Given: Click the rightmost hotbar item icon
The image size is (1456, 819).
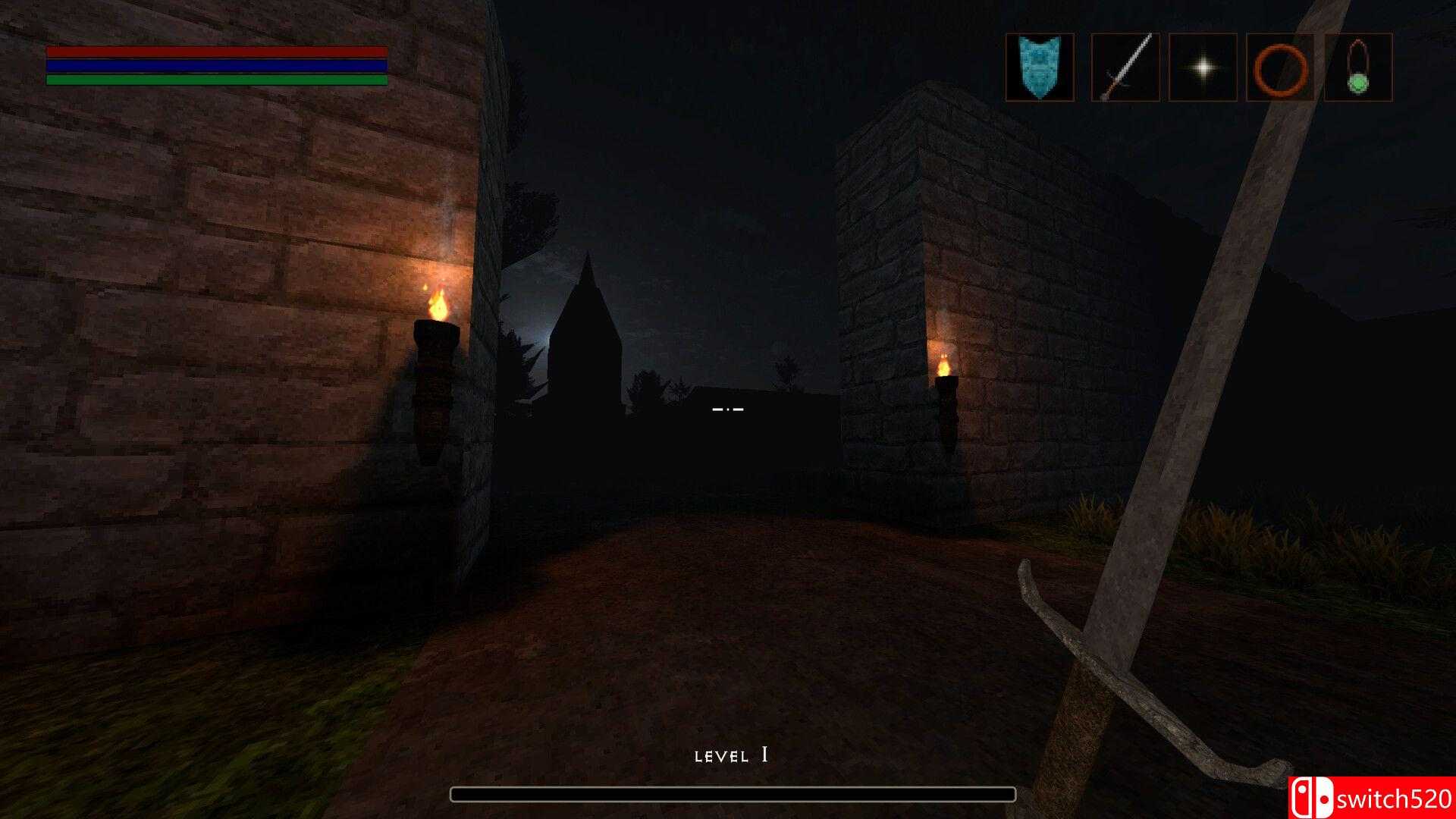Looking at the screenshot, I should [x=1359, y=67].
